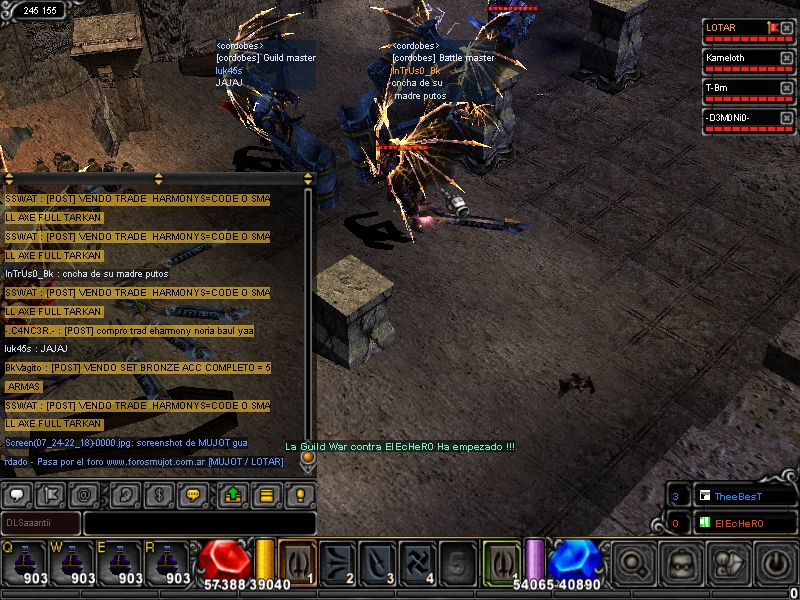
Task: Focus the chat message input field
Action: click(x=199, y=523)
